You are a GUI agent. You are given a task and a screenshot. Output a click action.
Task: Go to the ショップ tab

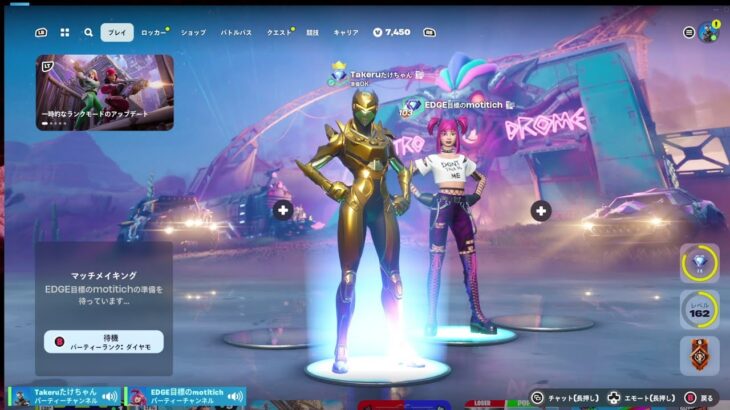[193, 32]
